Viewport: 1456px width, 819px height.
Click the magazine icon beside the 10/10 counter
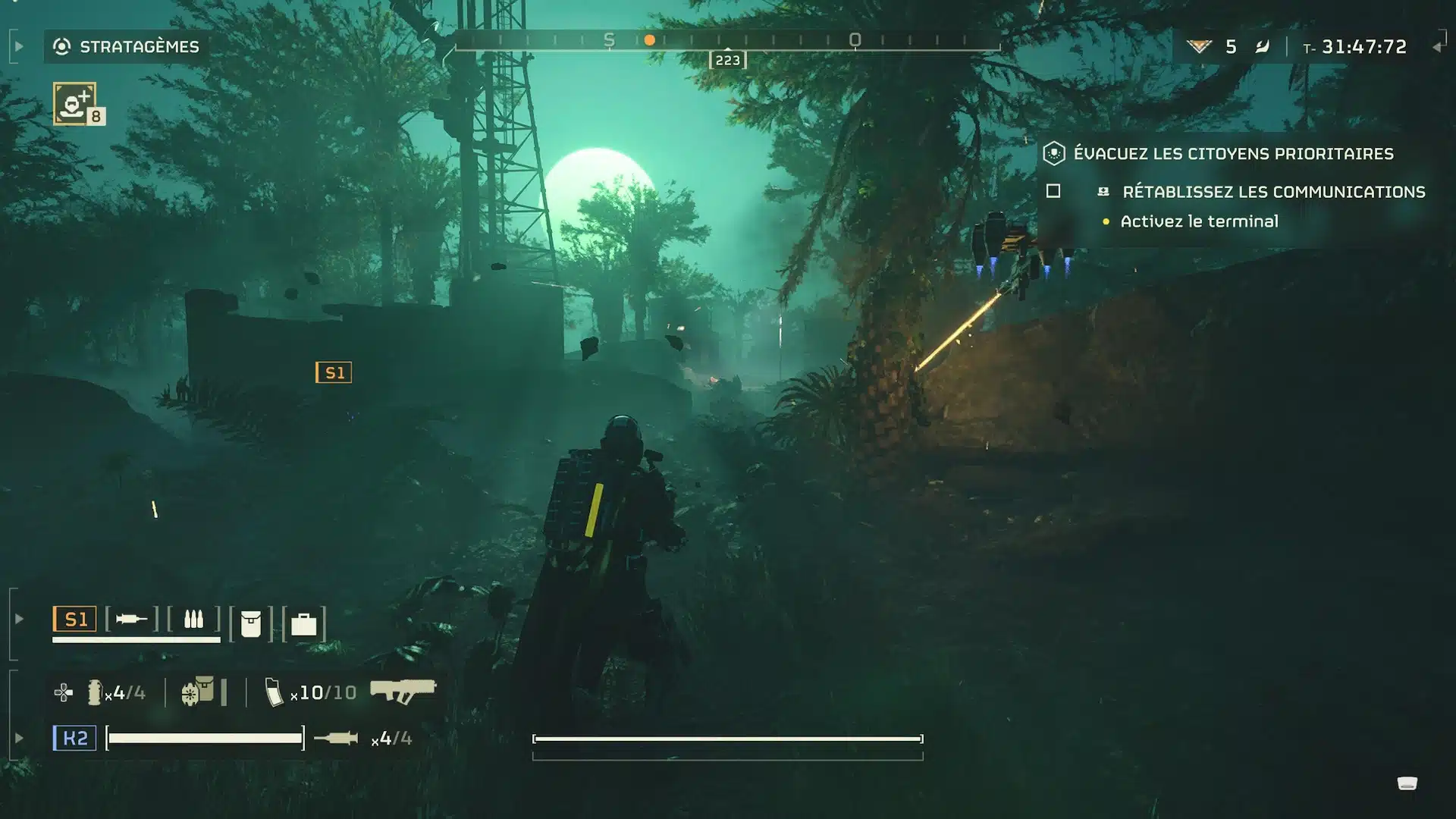(275, 691)
